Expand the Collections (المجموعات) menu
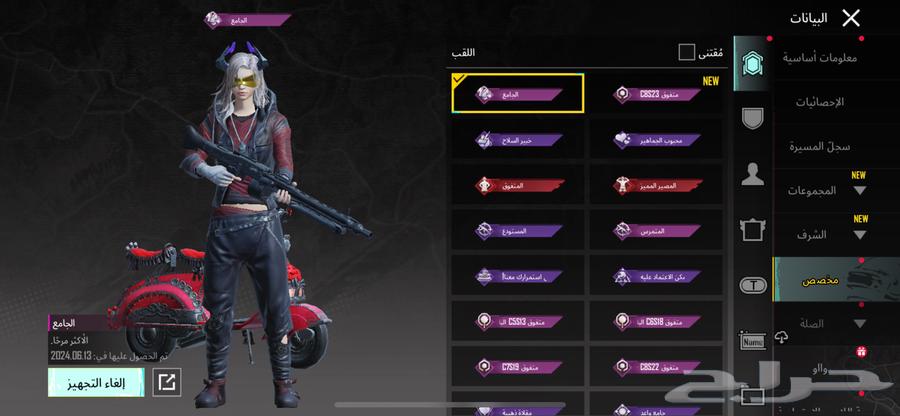The image size is (900, 416). pos(826,190)
